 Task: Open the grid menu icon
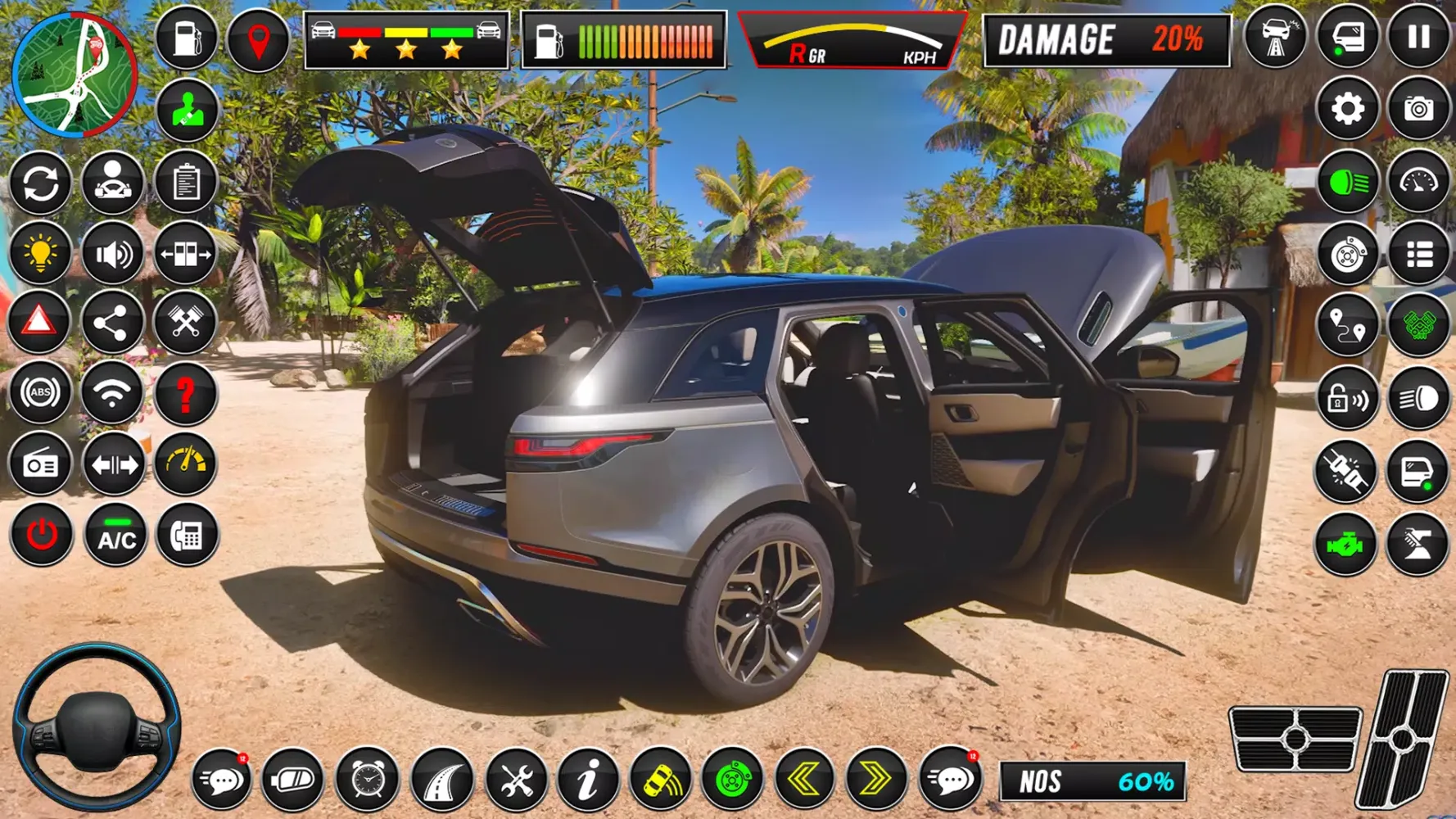1419,254
